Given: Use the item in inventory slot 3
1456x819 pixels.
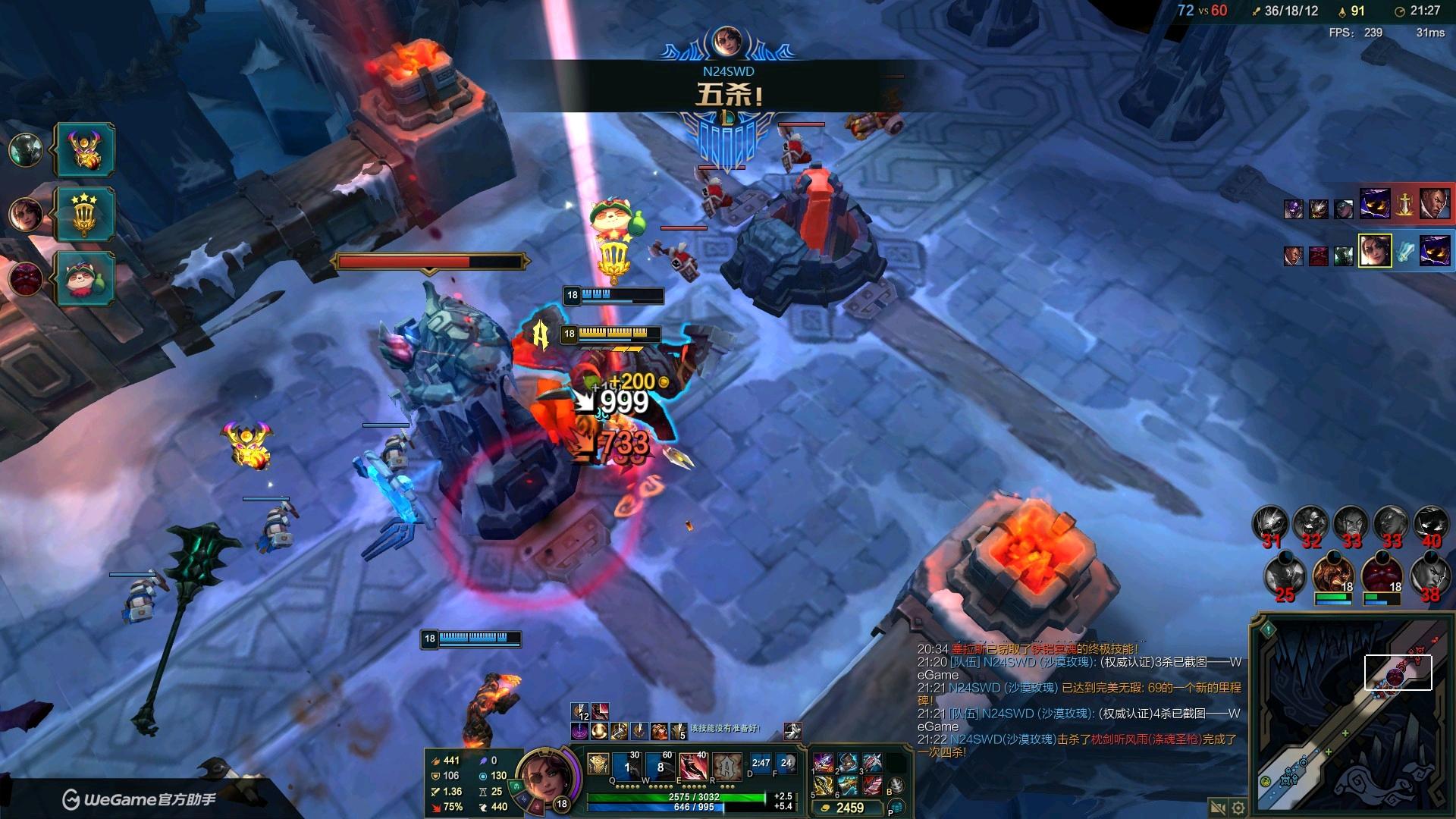Looking at the screenshot, I should [872, 763].
